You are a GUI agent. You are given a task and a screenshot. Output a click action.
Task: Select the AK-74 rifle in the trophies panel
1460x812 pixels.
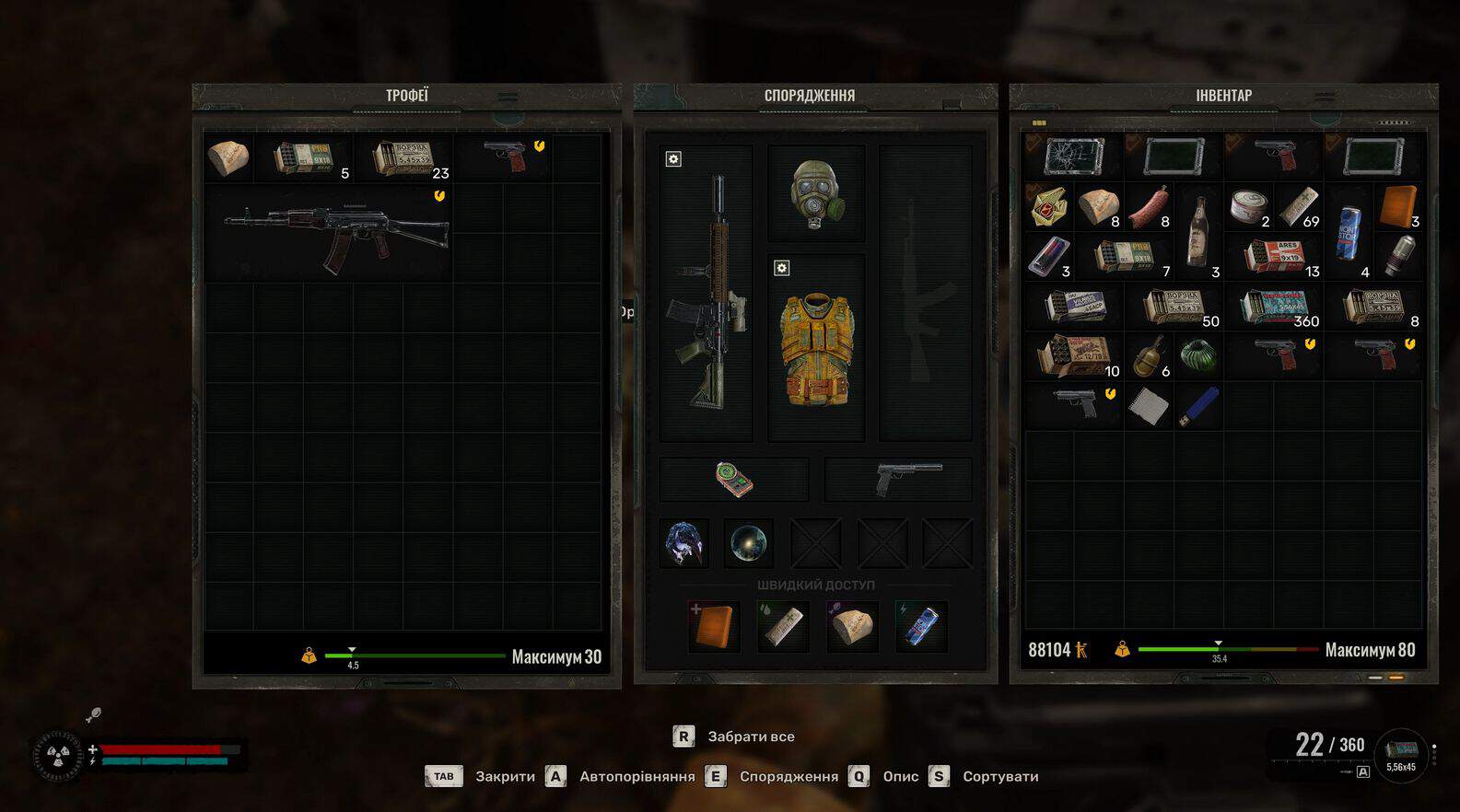335,232
